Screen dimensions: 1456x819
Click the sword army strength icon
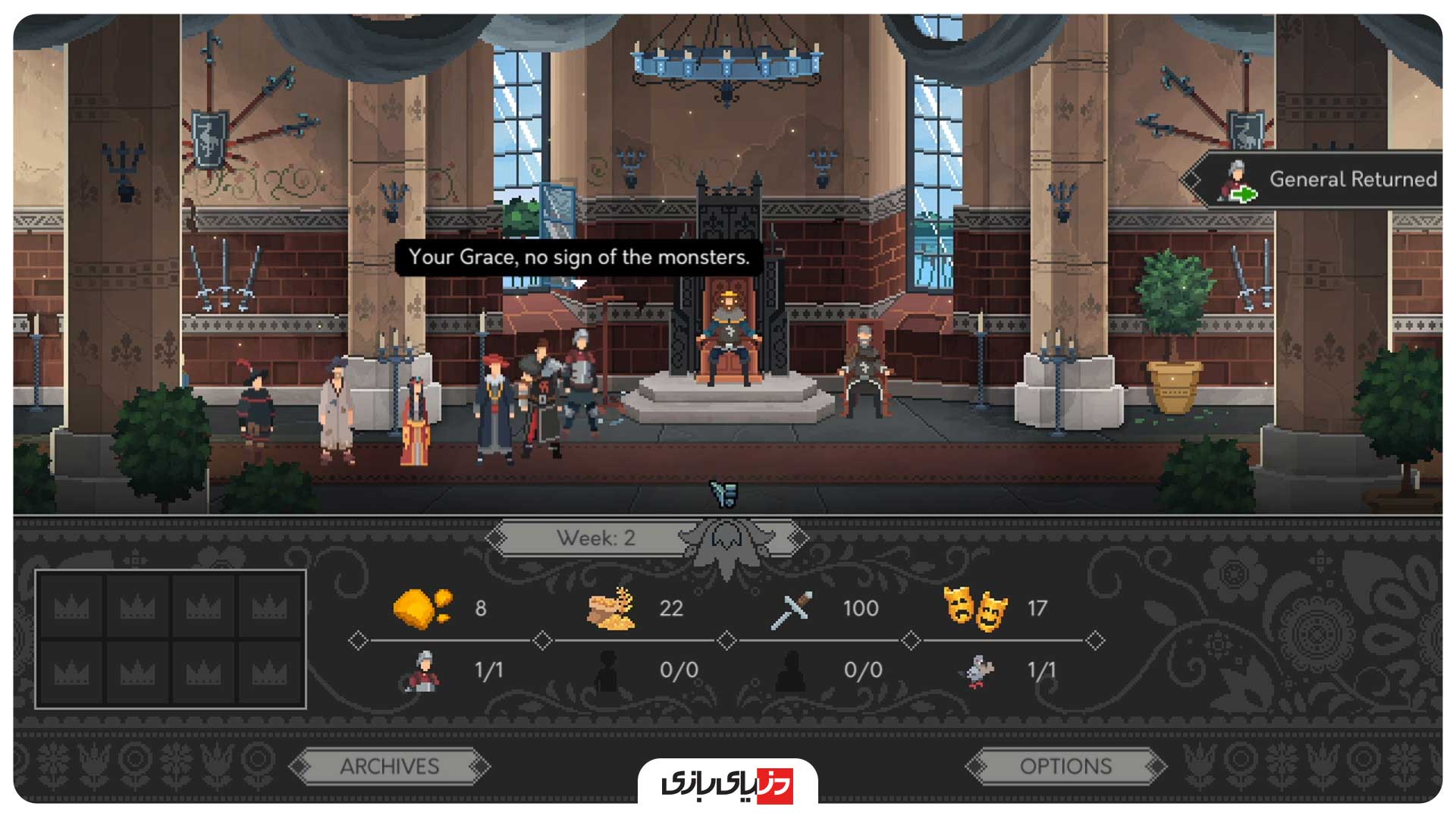792,610
